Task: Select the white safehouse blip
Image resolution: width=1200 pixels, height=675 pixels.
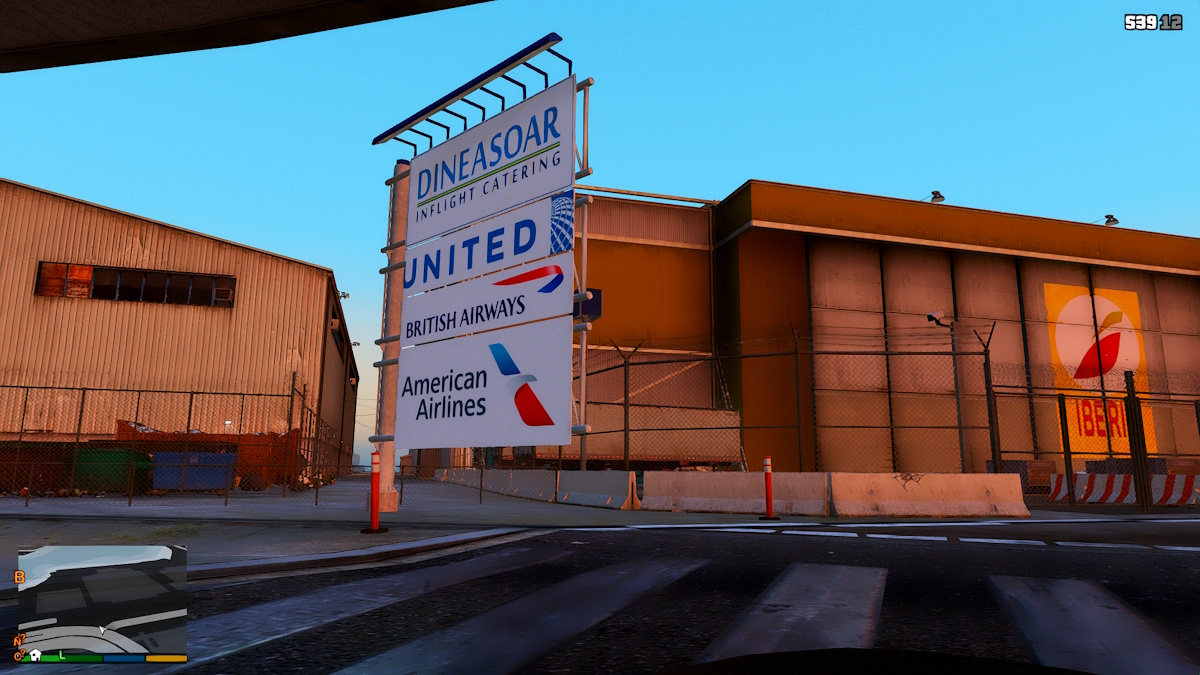Action: [35, 655]
